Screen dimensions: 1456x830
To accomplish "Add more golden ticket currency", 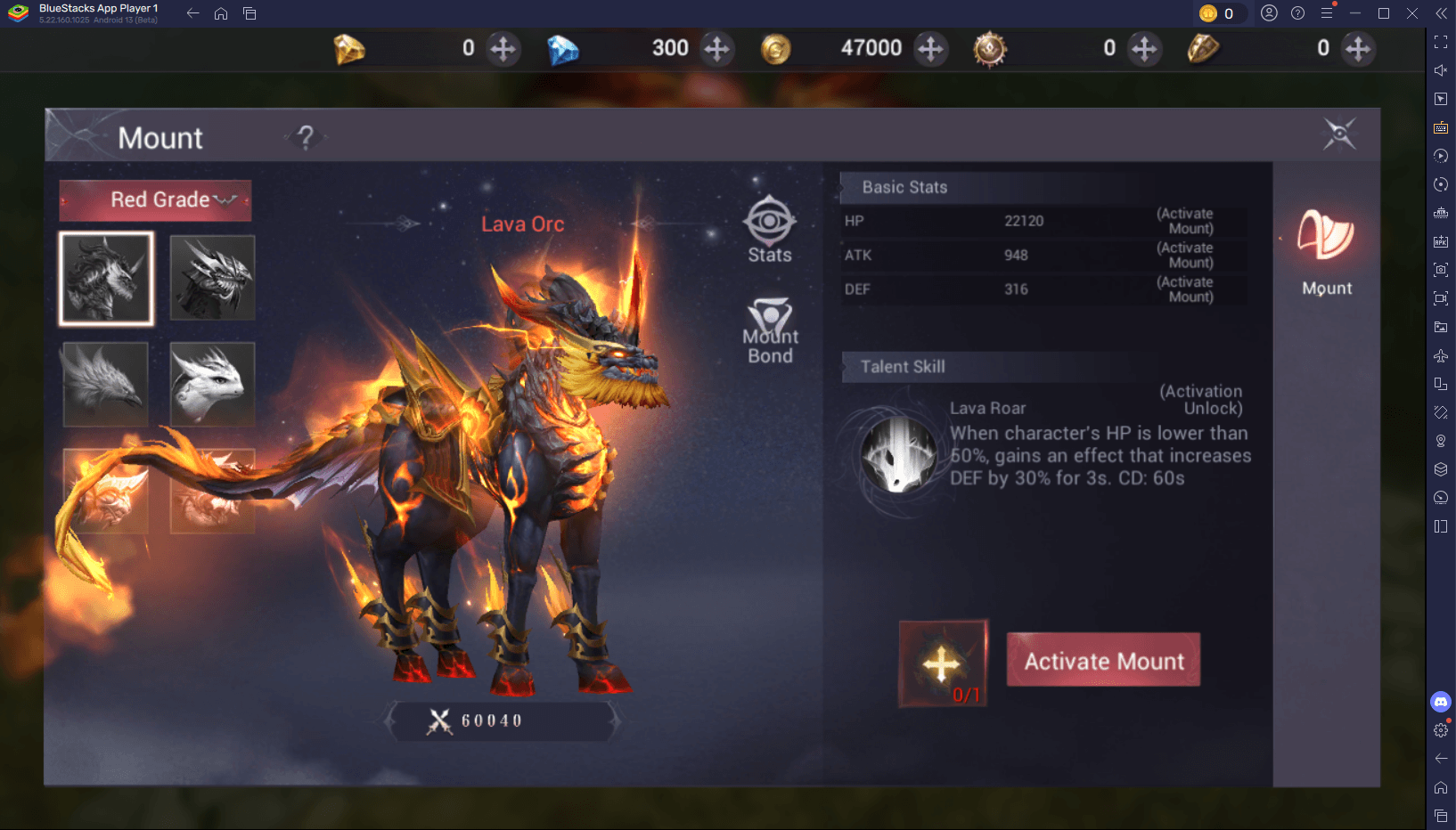I will [1358, 48].
